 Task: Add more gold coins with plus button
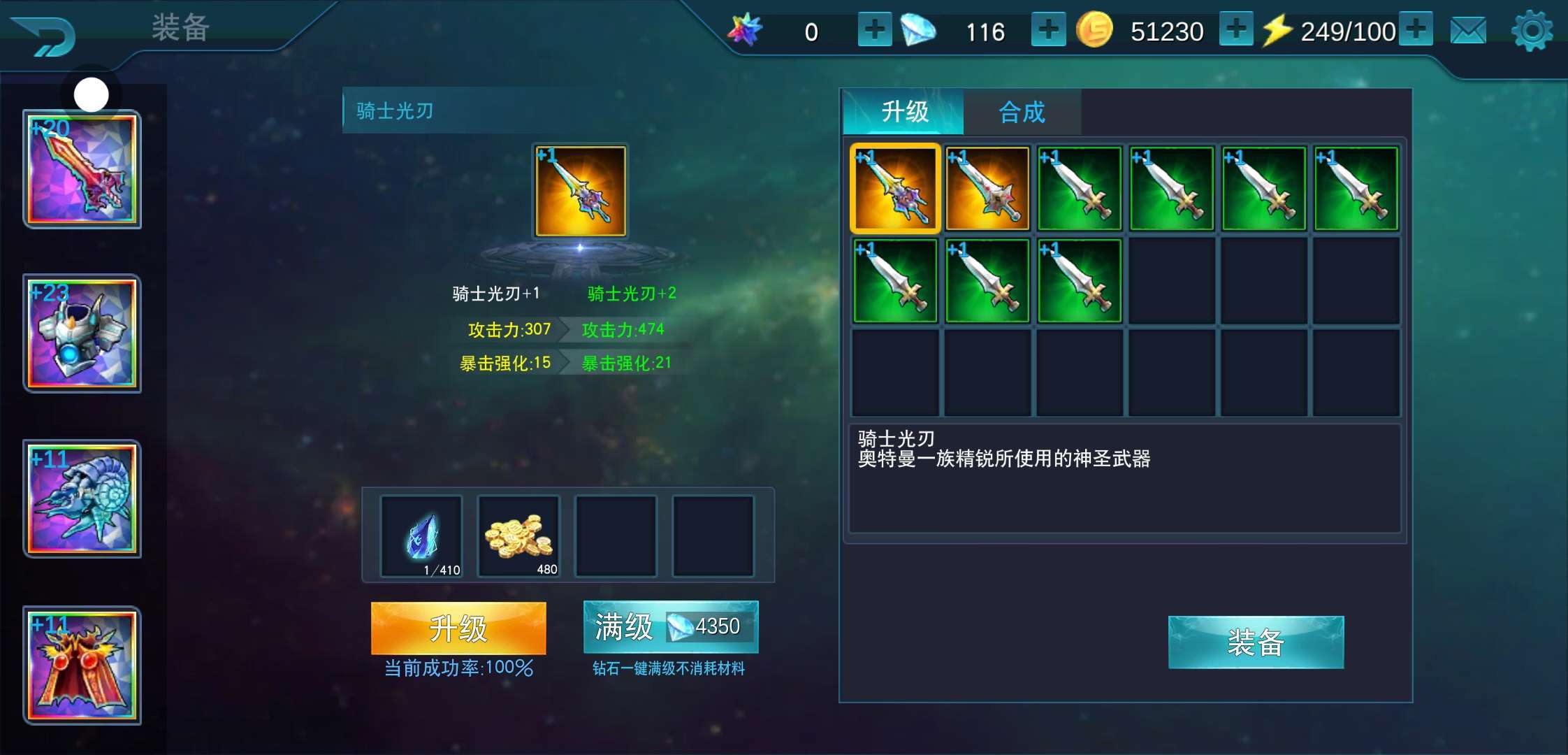coord(1235,30)
